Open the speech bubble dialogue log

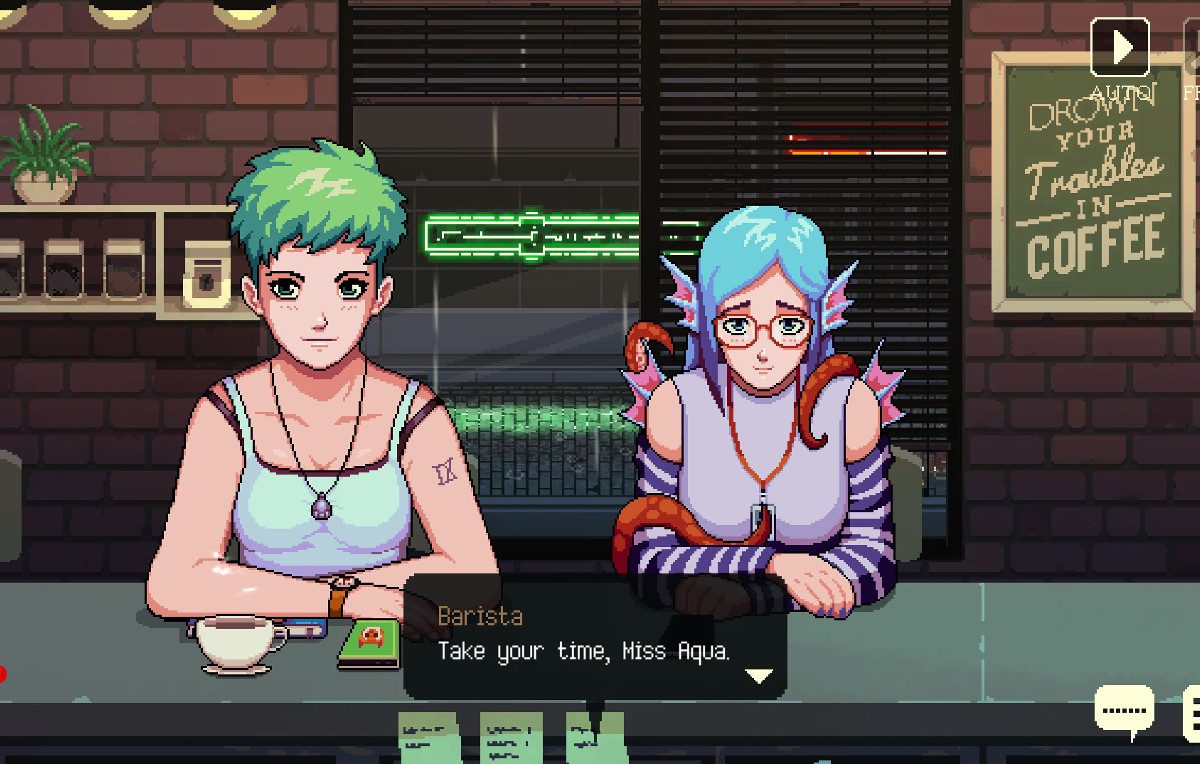tap(1124, 710)
